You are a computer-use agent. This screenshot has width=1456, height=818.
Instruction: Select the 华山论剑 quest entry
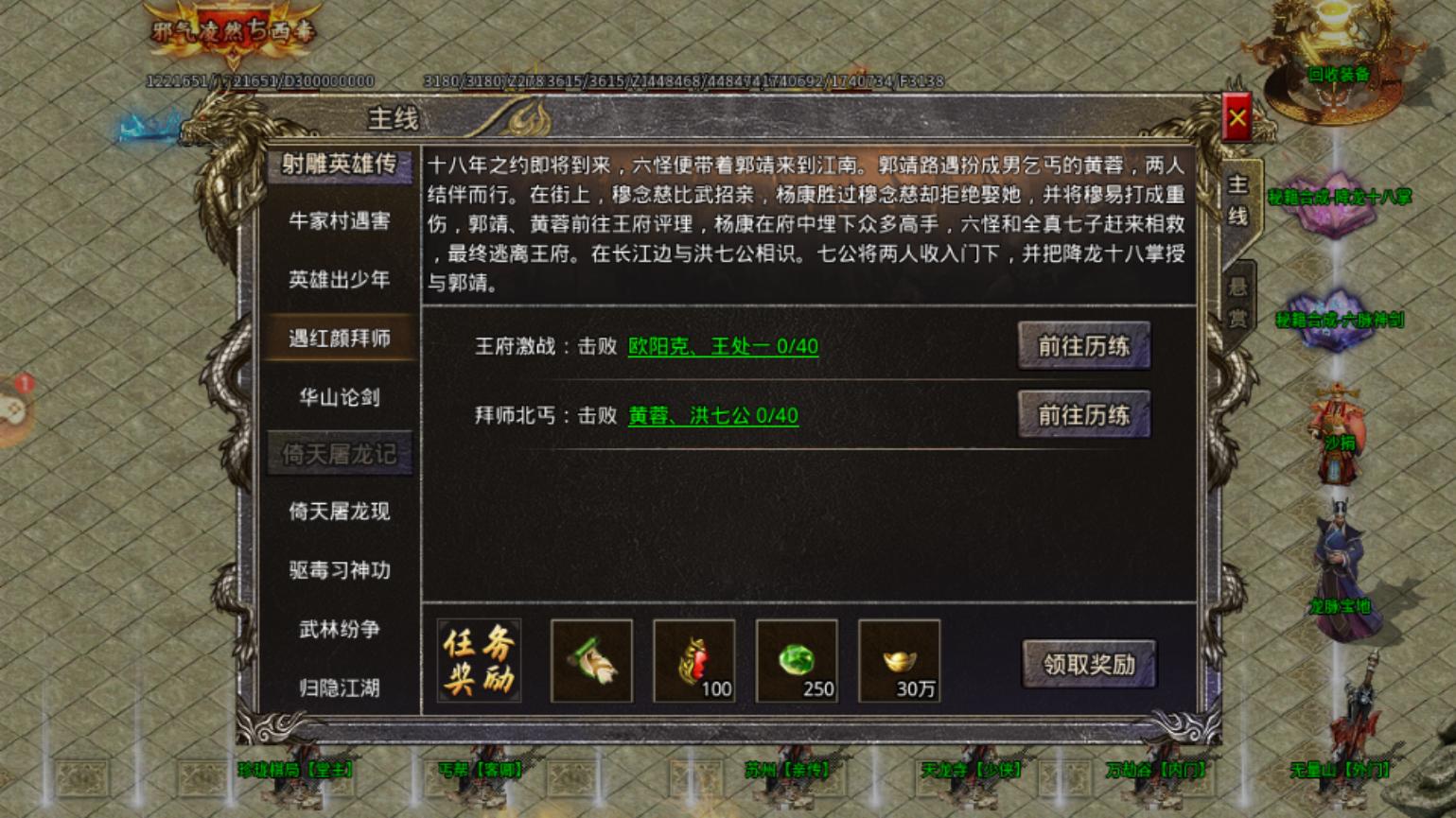[340, 397]
